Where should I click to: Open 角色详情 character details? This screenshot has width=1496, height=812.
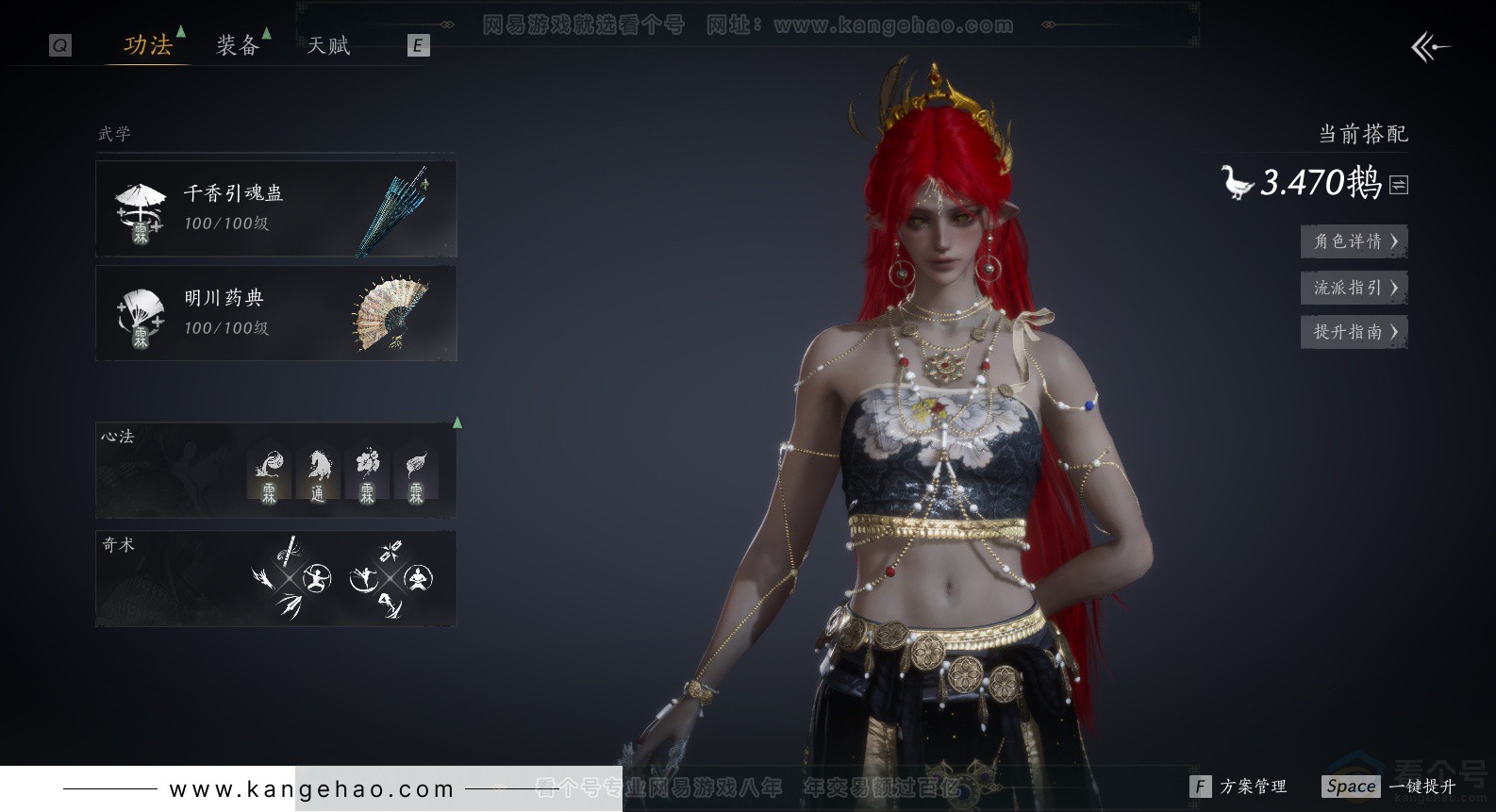click(x=1354, y=241)
